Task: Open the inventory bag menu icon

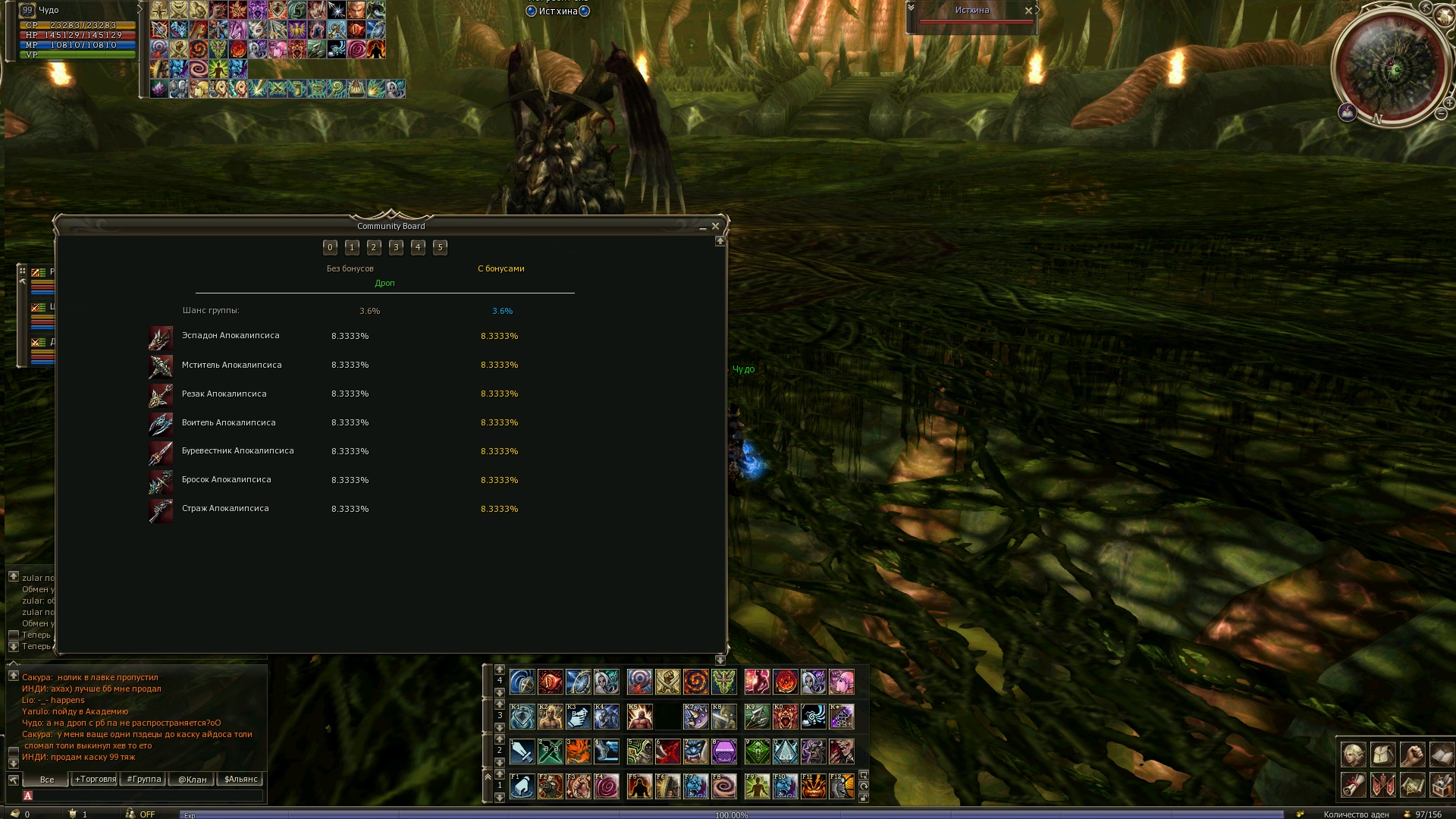Action: [1382, 755]
